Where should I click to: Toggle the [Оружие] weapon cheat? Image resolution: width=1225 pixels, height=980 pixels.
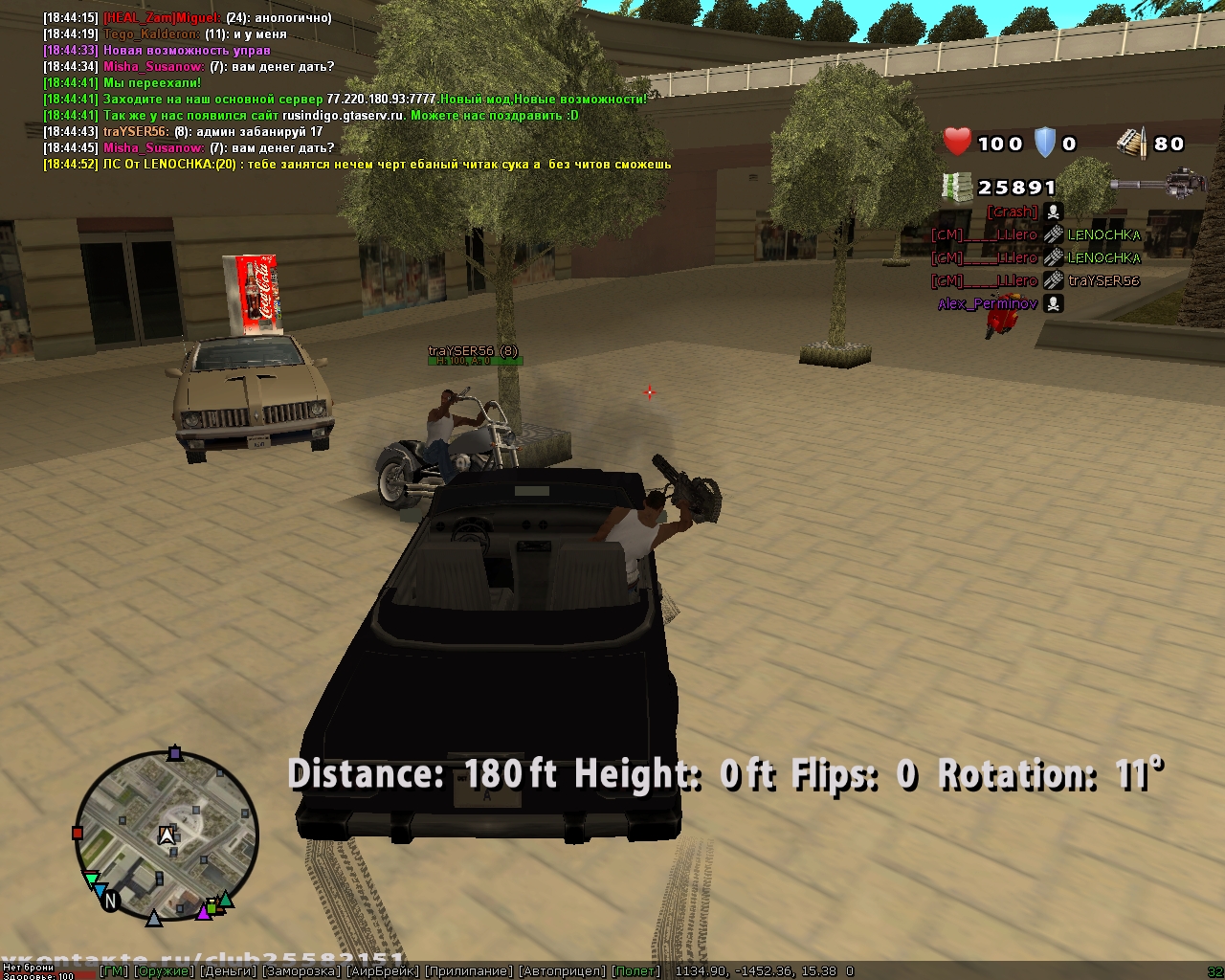[164, 971]
